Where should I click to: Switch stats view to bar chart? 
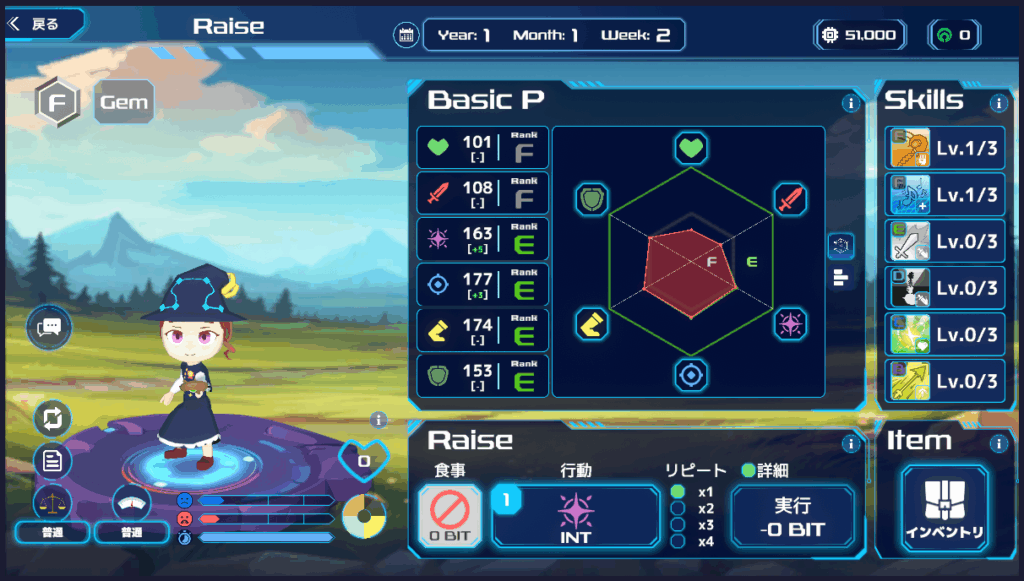(x=841, y=278)
